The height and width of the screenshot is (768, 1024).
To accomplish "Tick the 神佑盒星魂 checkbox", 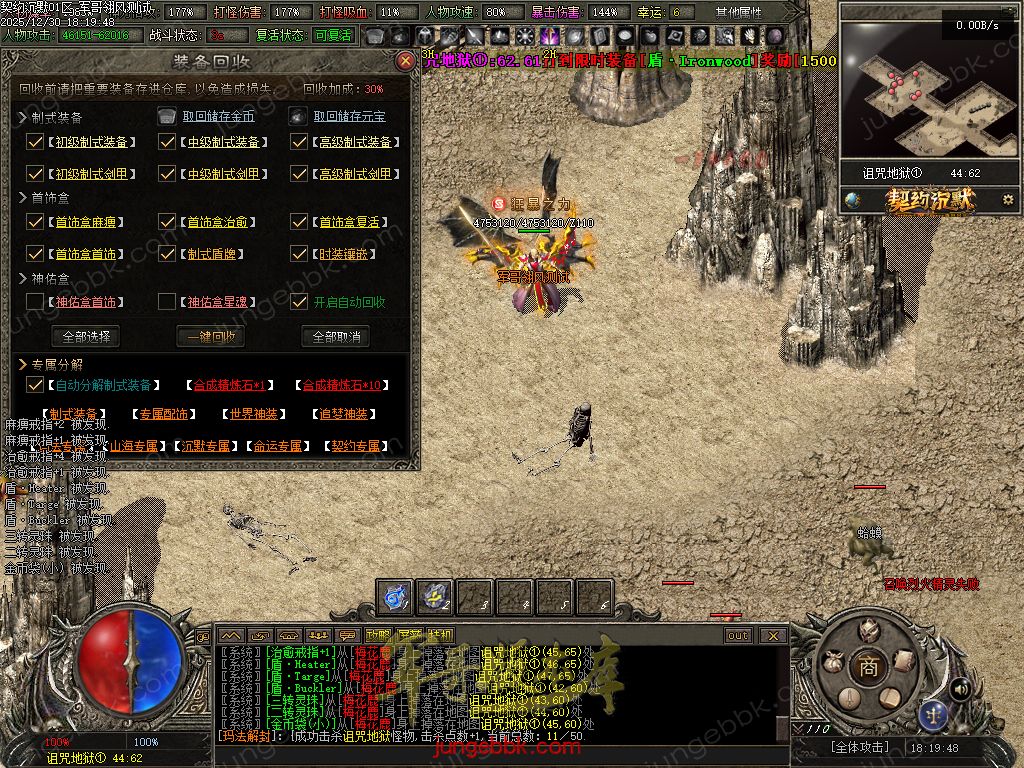I will click(x=167, y=301).
